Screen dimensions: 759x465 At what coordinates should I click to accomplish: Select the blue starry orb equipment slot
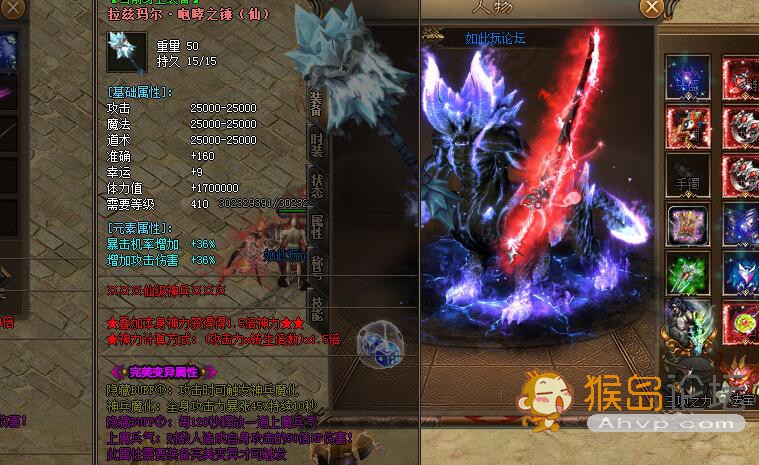point(688,76)
